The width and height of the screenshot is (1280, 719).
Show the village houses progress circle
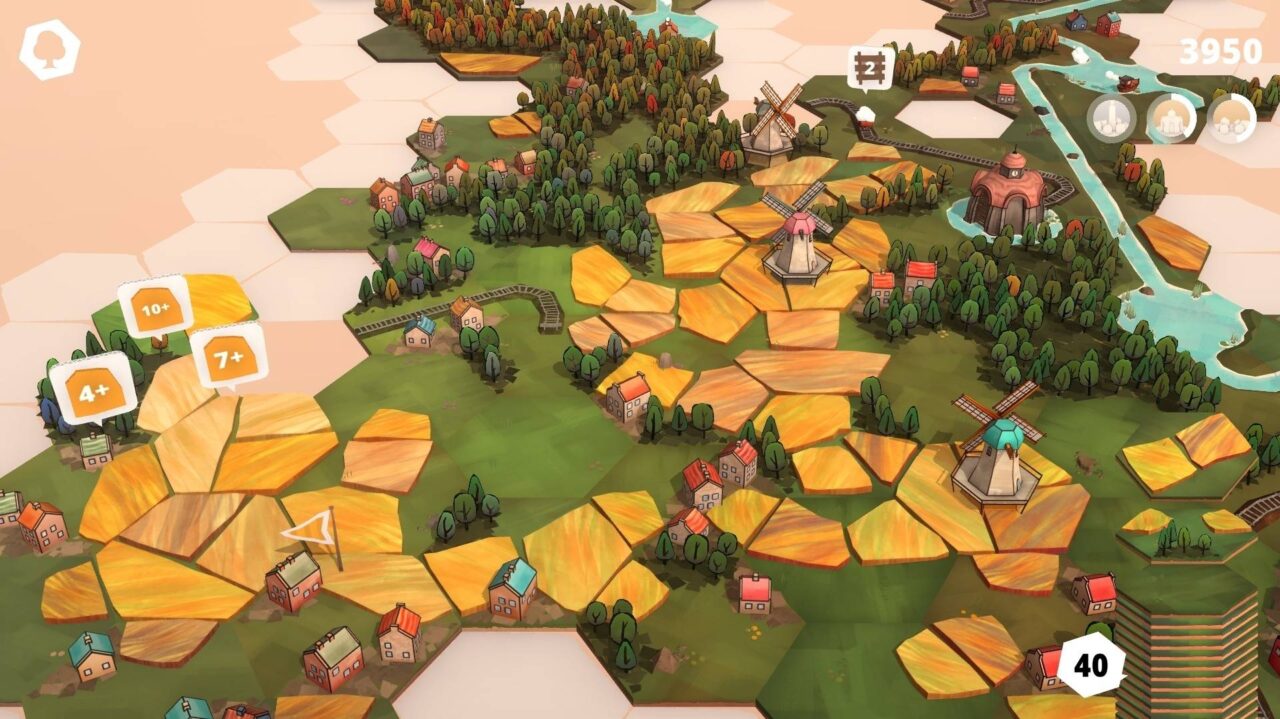pos(1231,118)
